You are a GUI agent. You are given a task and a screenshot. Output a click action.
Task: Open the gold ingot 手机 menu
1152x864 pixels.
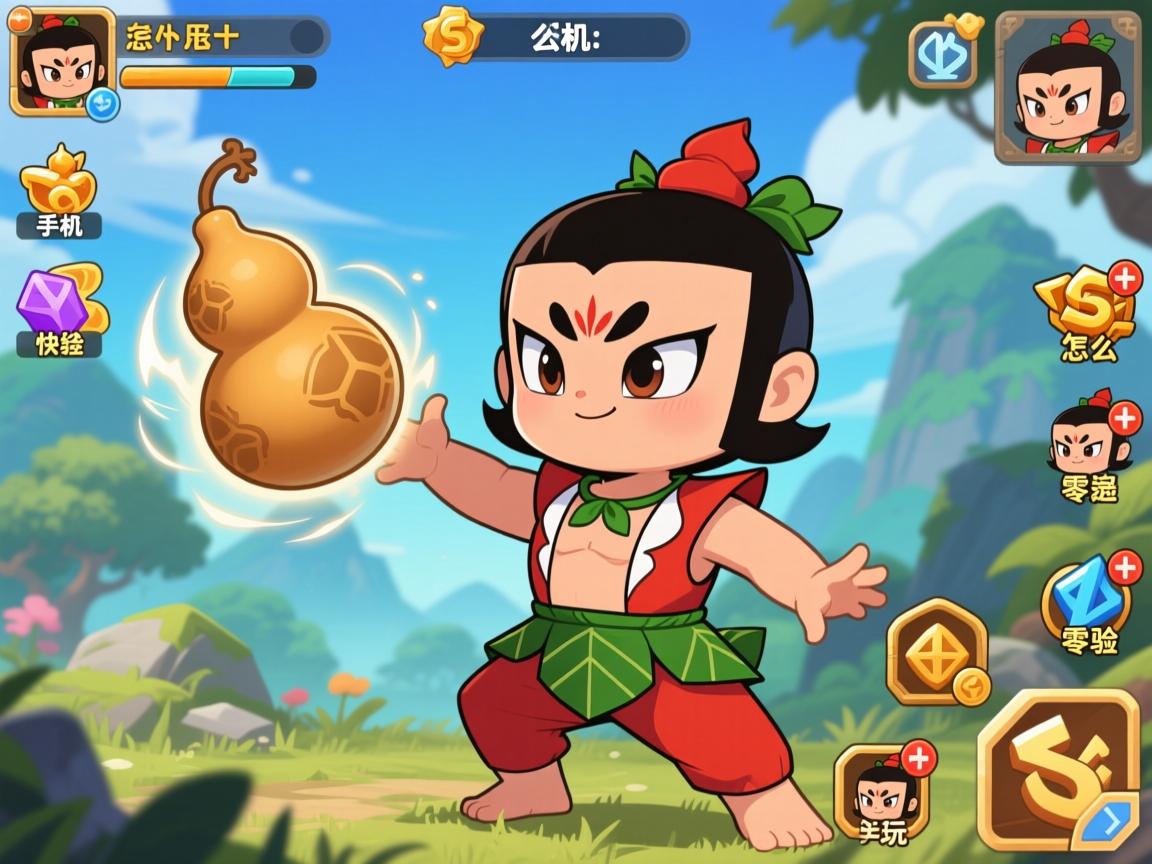coord(59,192)
